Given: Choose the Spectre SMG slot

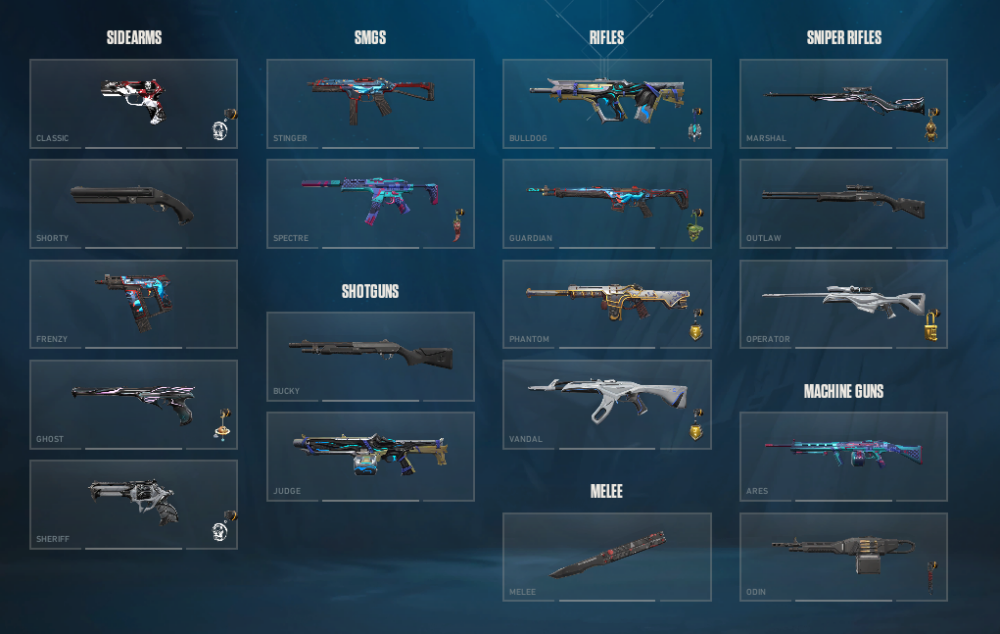Looking at the screenshot, I should pos(370,203).
